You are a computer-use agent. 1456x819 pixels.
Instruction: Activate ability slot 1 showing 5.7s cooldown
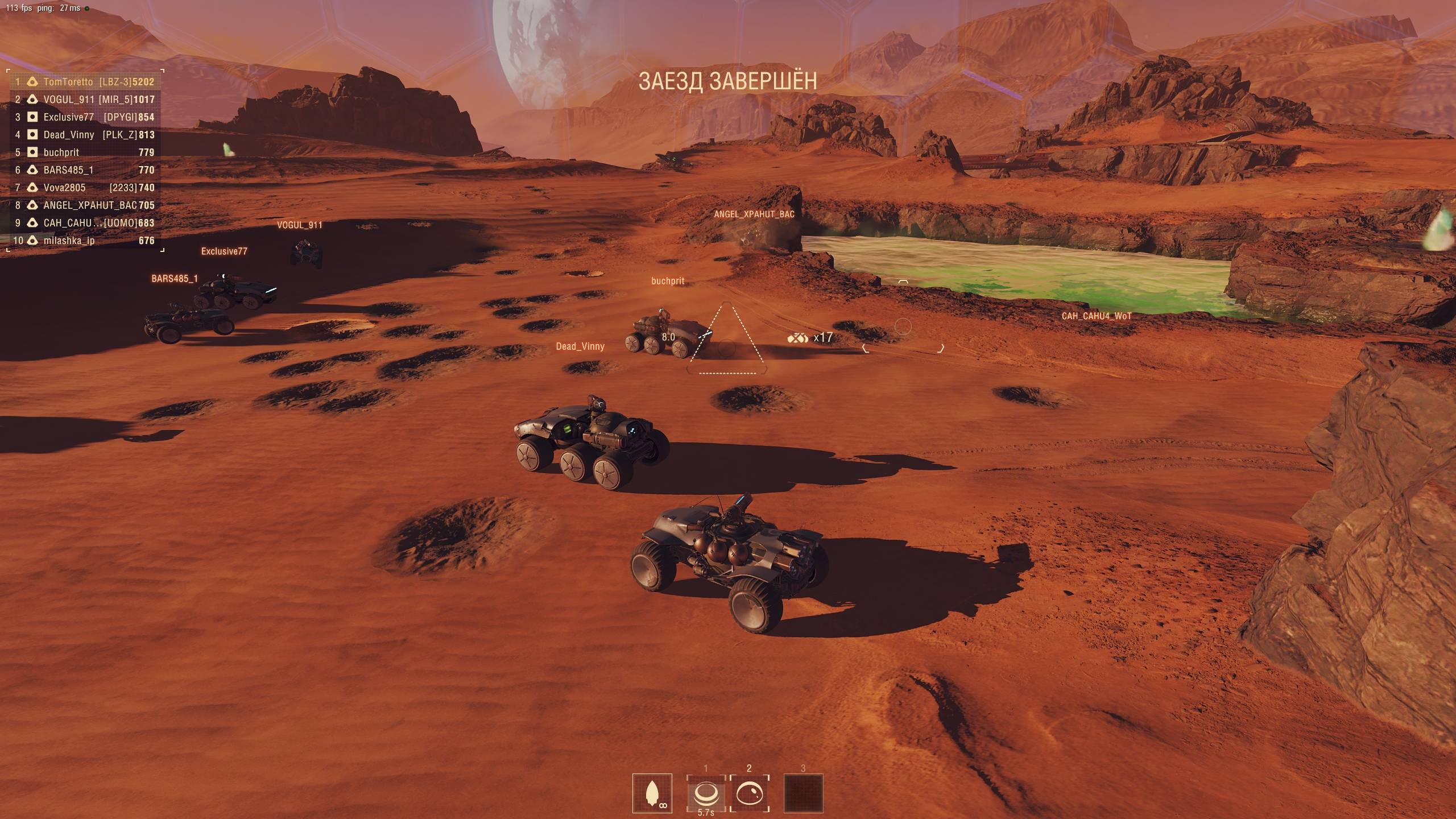click(x=706, y=793)
